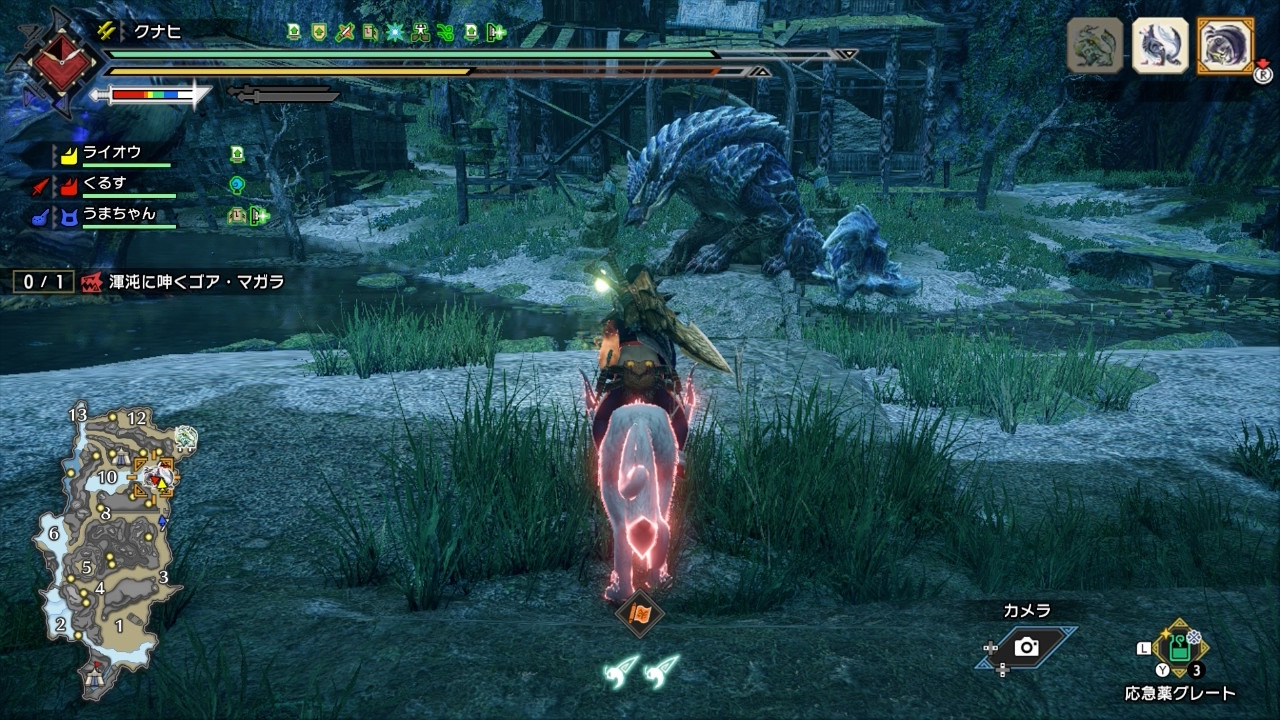The image size is (1280, 720).
Task: Select the white winged monster icon
Action: tap(1160, 45)
